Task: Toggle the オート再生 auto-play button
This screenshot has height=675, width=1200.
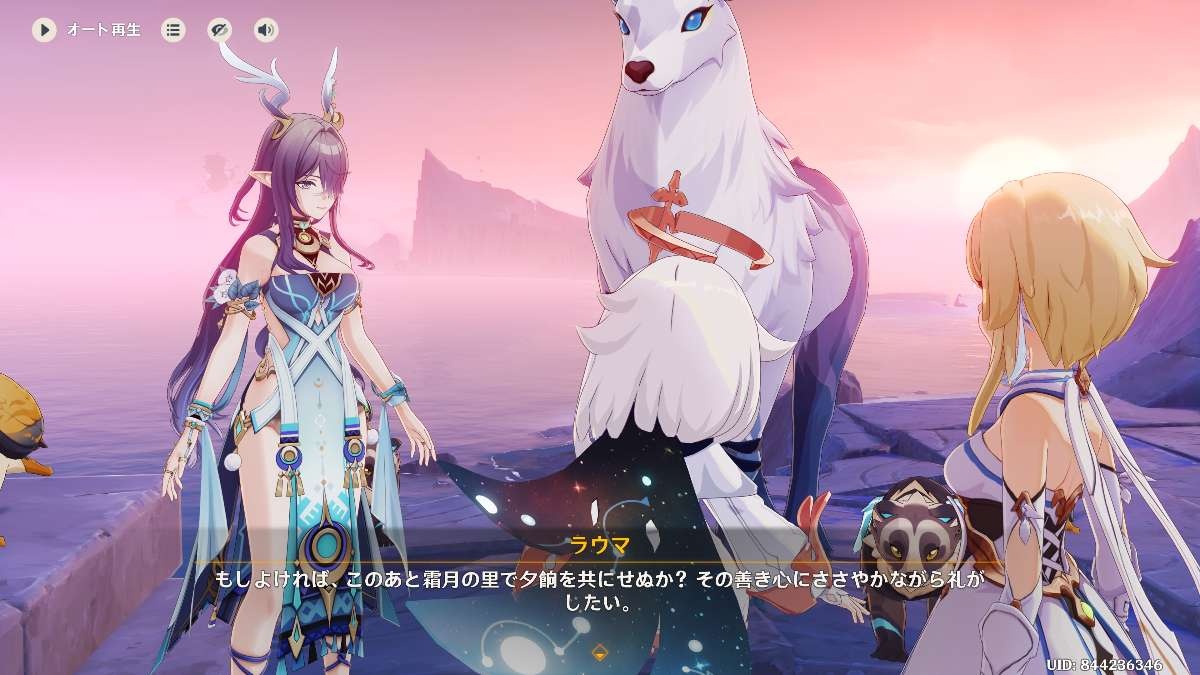Action: click(x=44, y=30)
